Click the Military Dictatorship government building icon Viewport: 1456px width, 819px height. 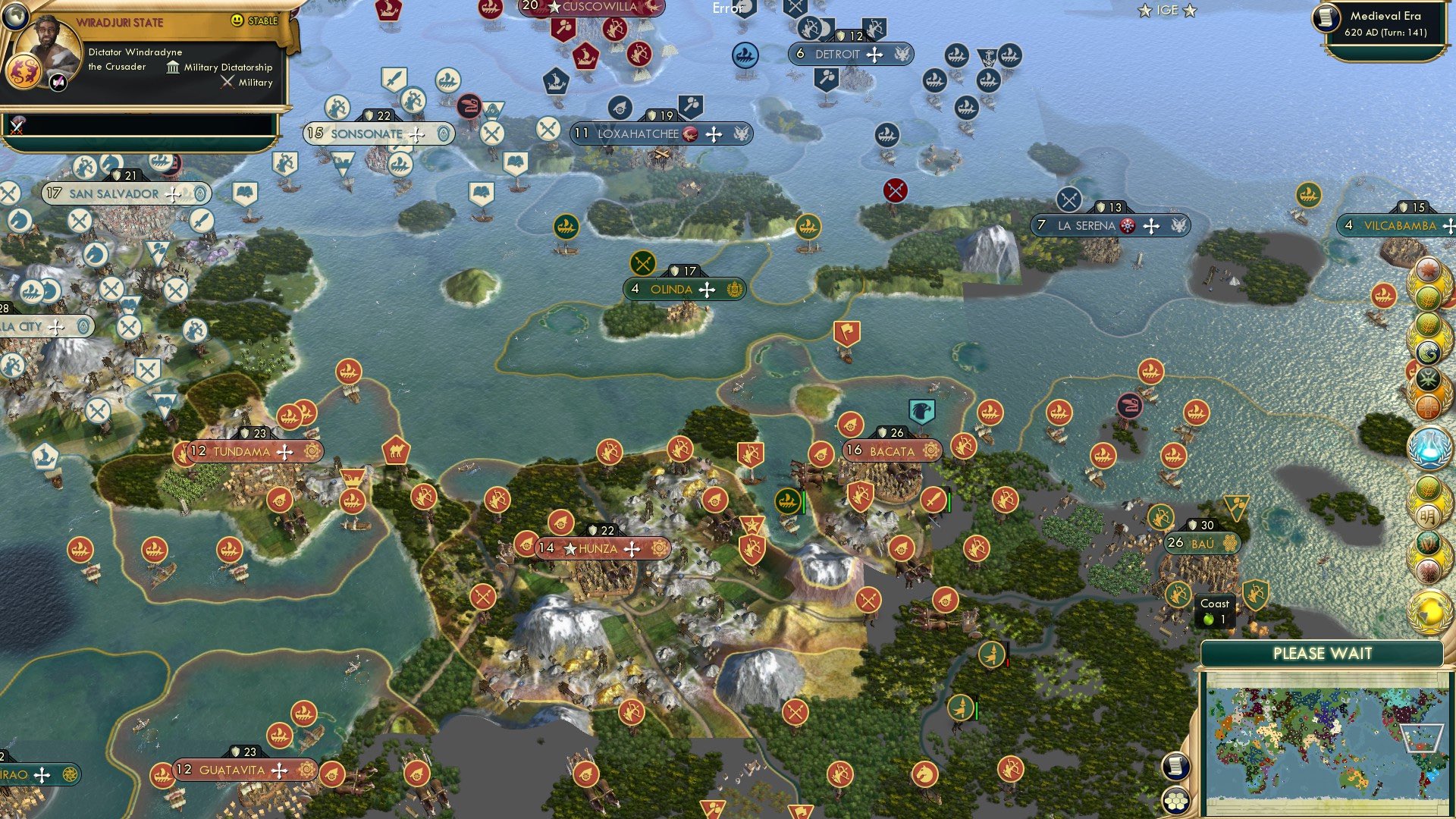(173, 67)
